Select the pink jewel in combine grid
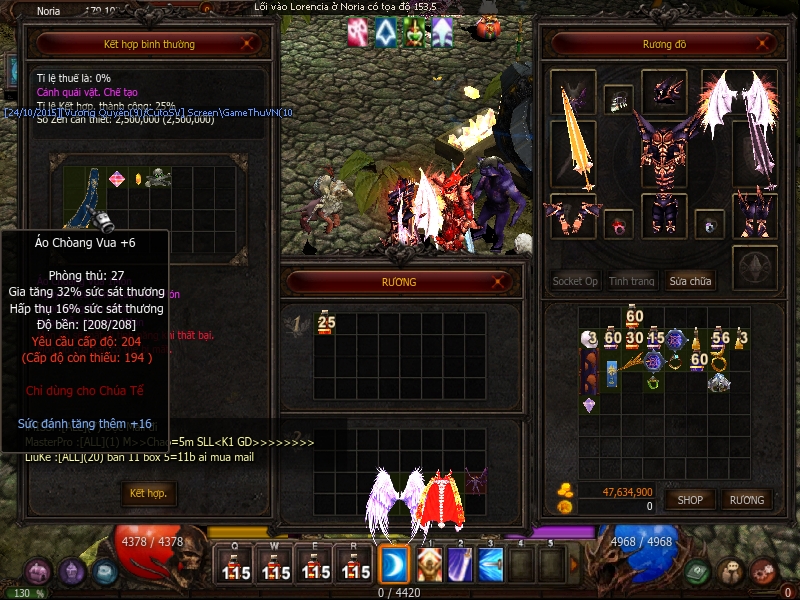800x600 pixels. (118, 179)
